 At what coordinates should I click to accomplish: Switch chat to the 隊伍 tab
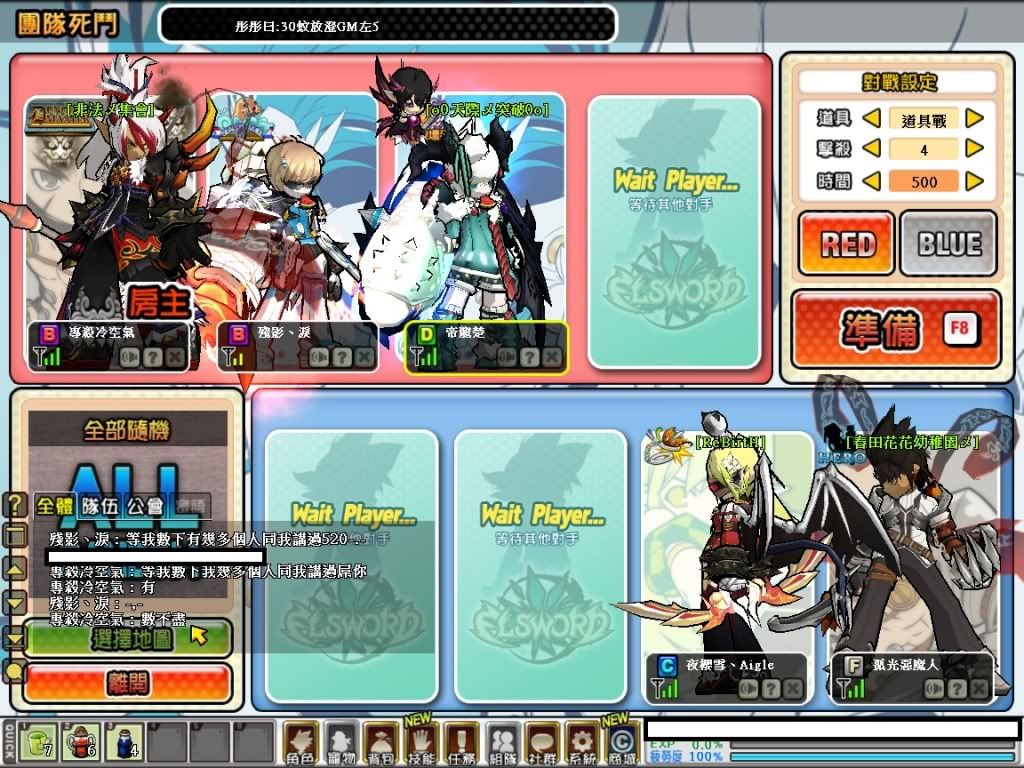98,506
